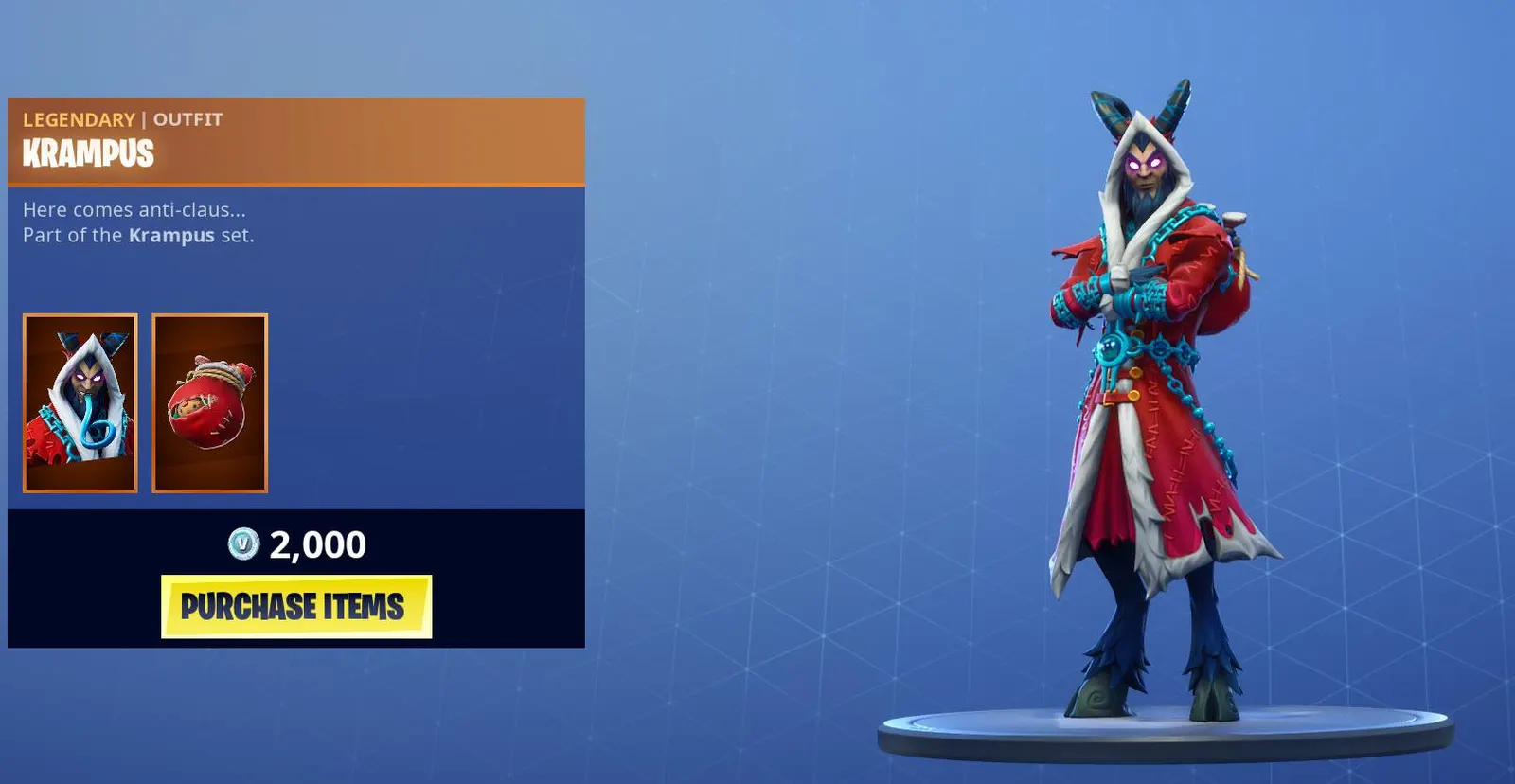Click the OUTFIT type label

pos(187,119)
